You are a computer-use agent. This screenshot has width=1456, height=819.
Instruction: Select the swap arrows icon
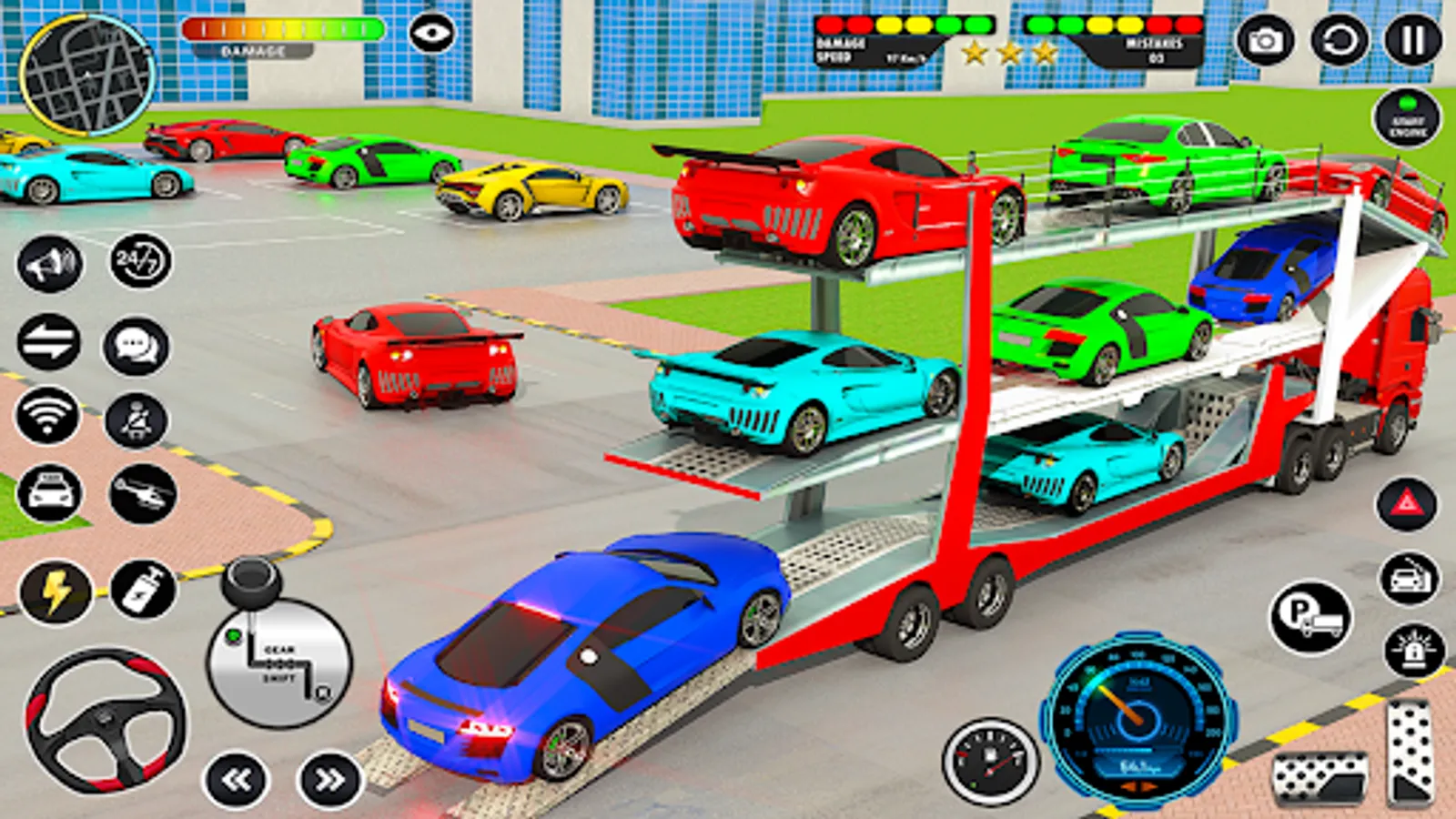point(49,343)
